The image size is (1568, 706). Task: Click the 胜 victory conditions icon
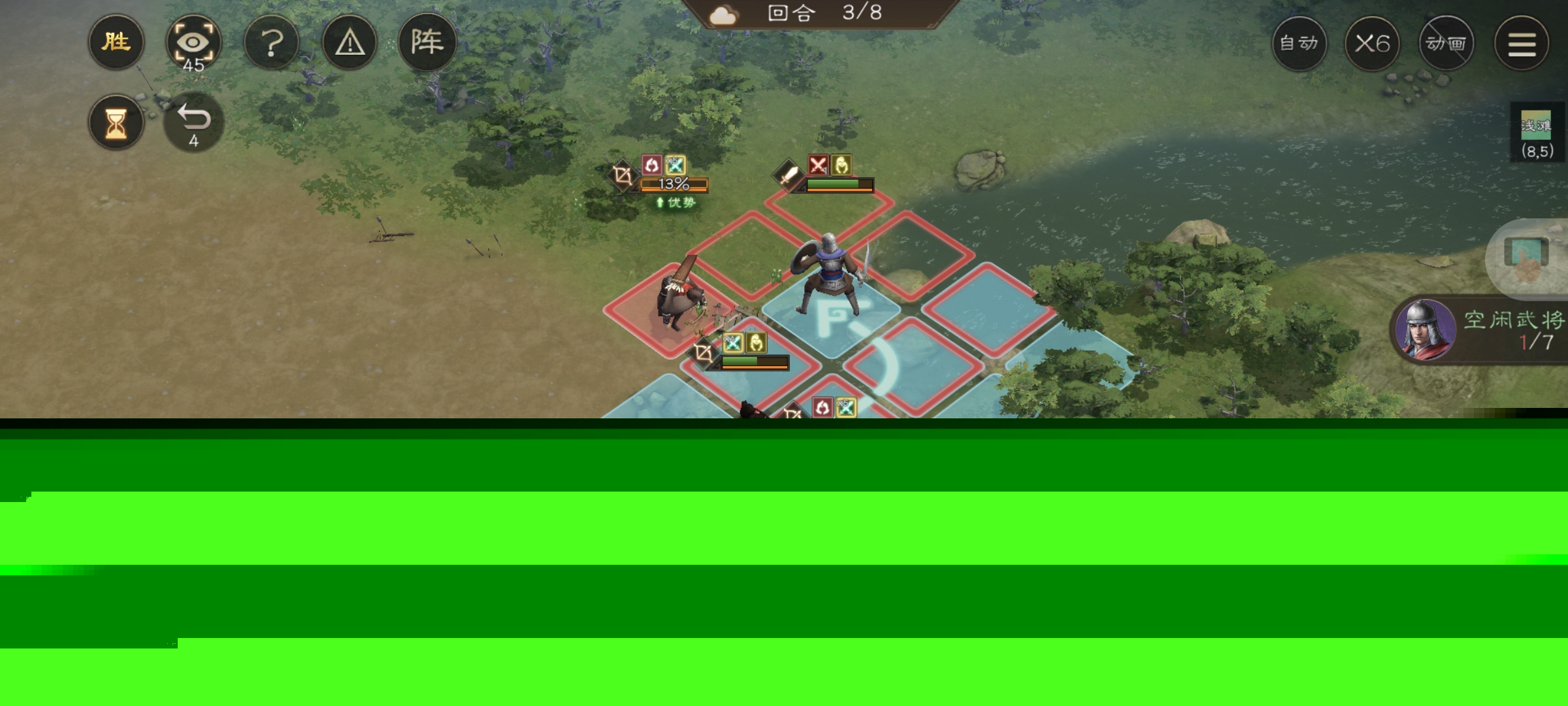[x=116, y=42]
